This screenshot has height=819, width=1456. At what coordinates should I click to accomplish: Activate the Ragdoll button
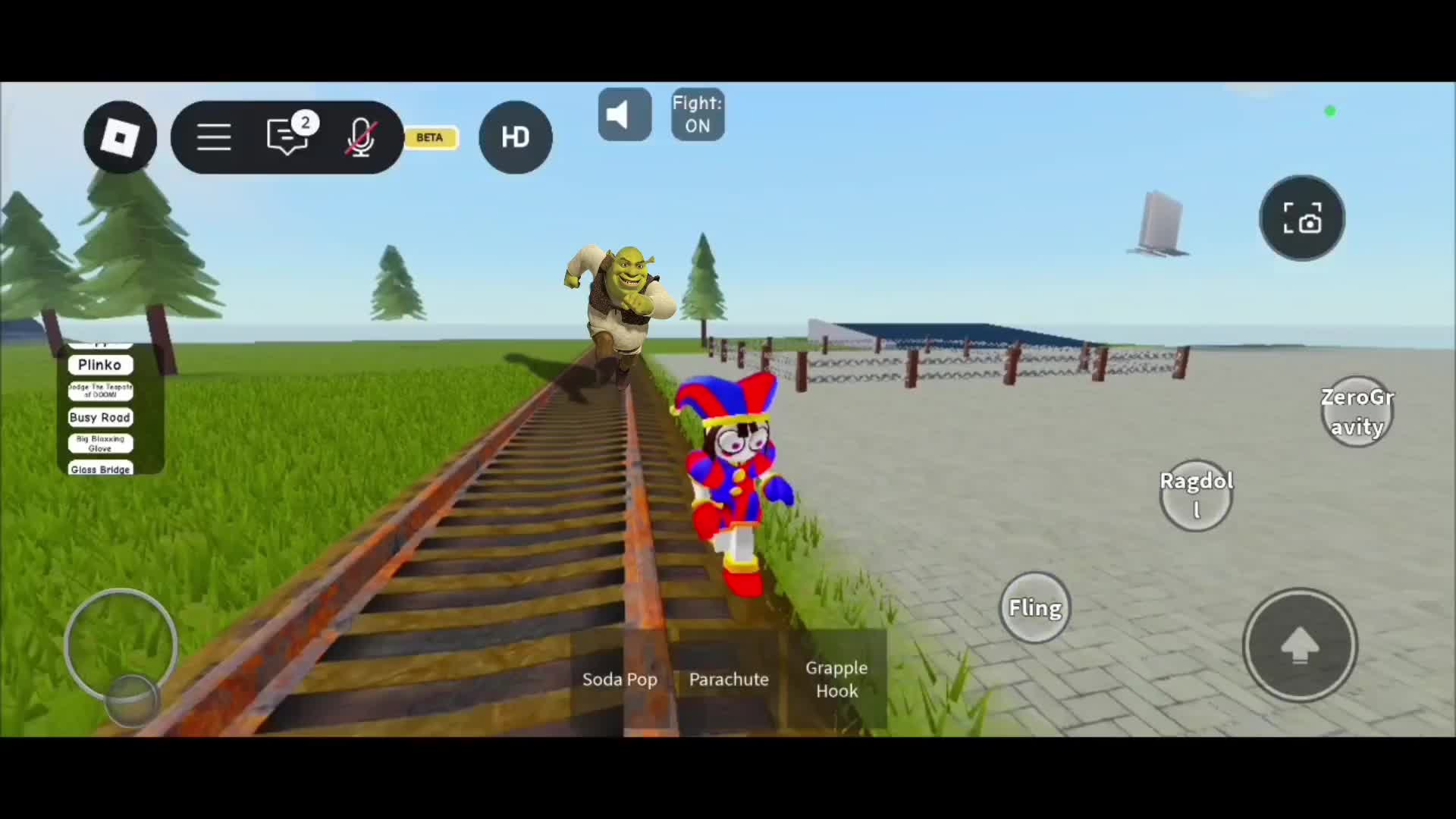1196,495
